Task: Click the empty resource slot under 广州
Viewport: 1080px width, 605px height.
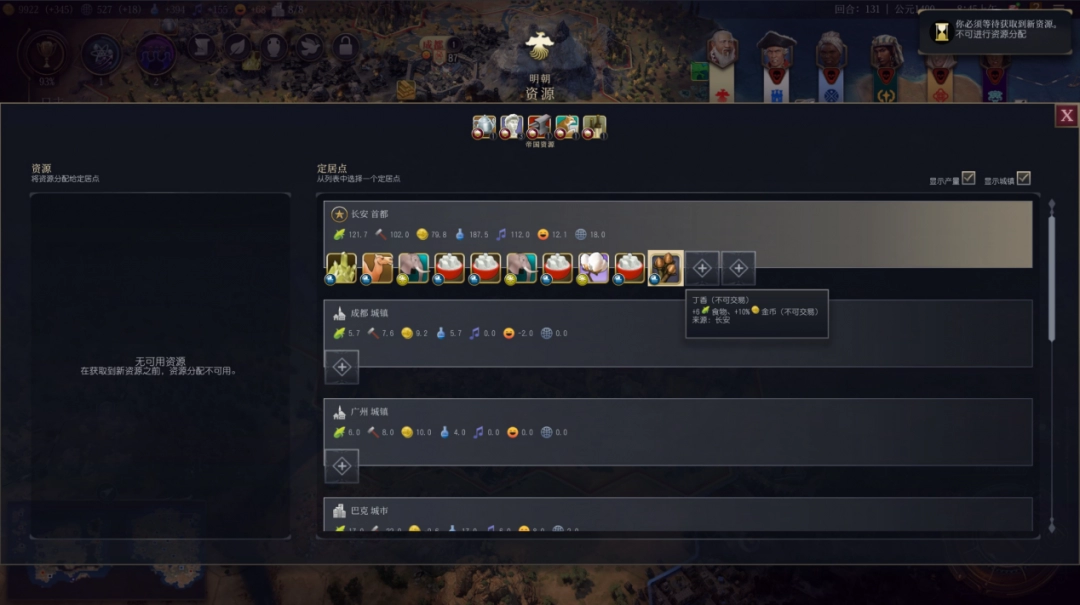Action: [341, 466]
